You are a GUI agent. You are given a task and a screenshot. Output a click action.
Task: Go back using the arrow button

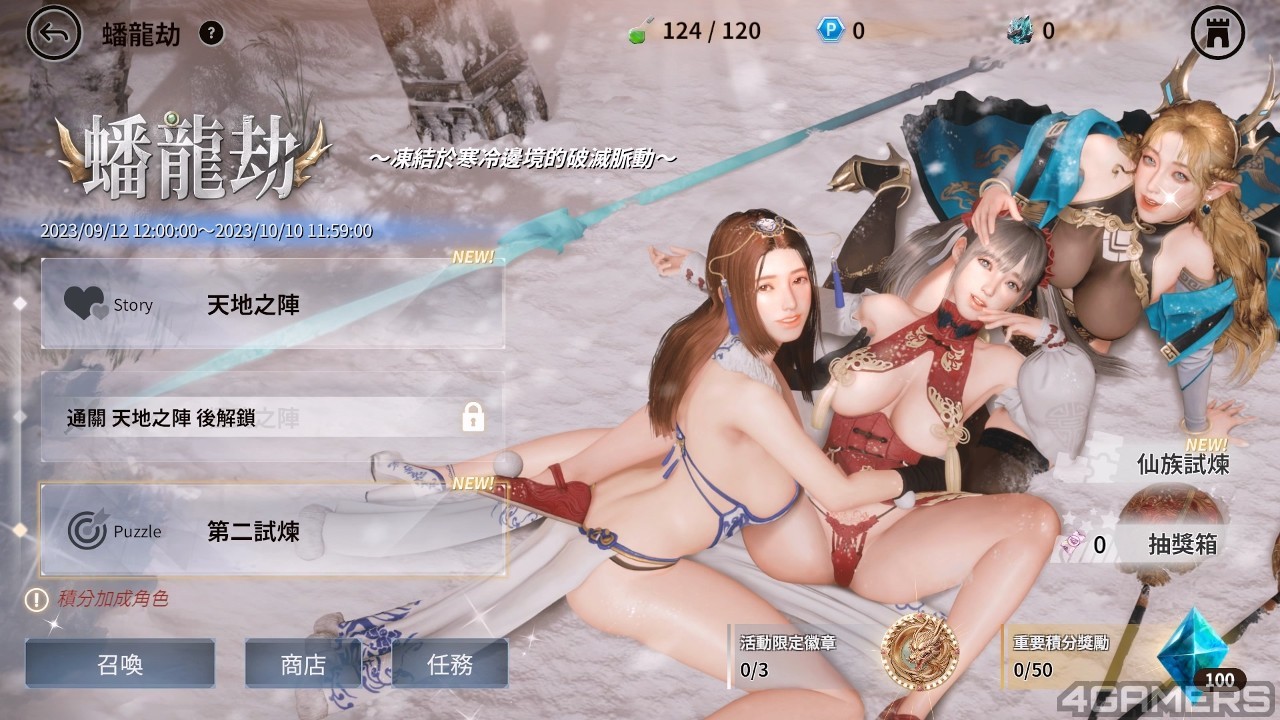point(53,33)
